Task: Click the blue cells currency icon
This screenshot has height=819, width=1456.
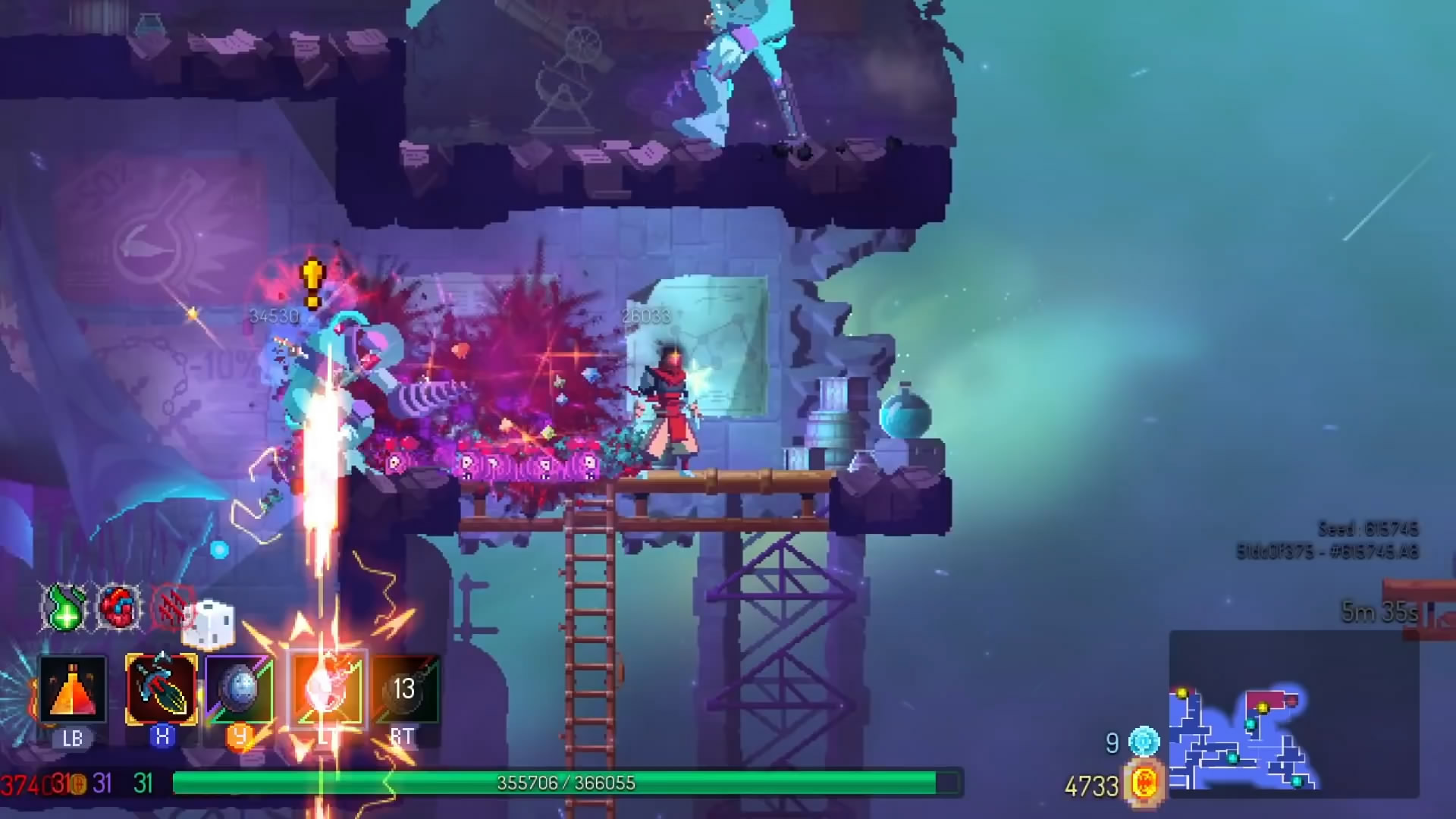Action: [x=1144, y=742]
